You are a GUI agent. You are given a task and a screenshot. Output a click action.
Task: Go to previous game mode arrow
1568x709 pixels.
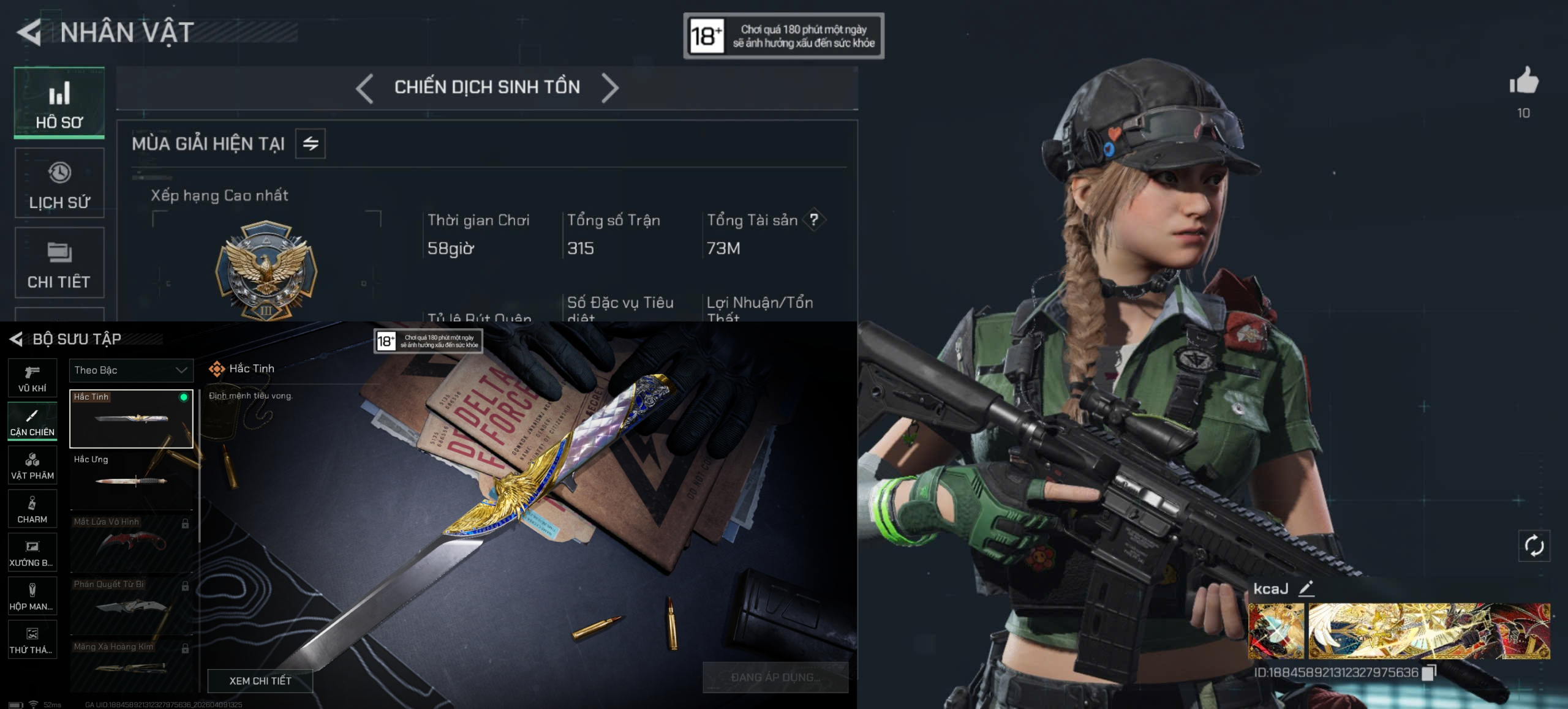click(364, 88)
